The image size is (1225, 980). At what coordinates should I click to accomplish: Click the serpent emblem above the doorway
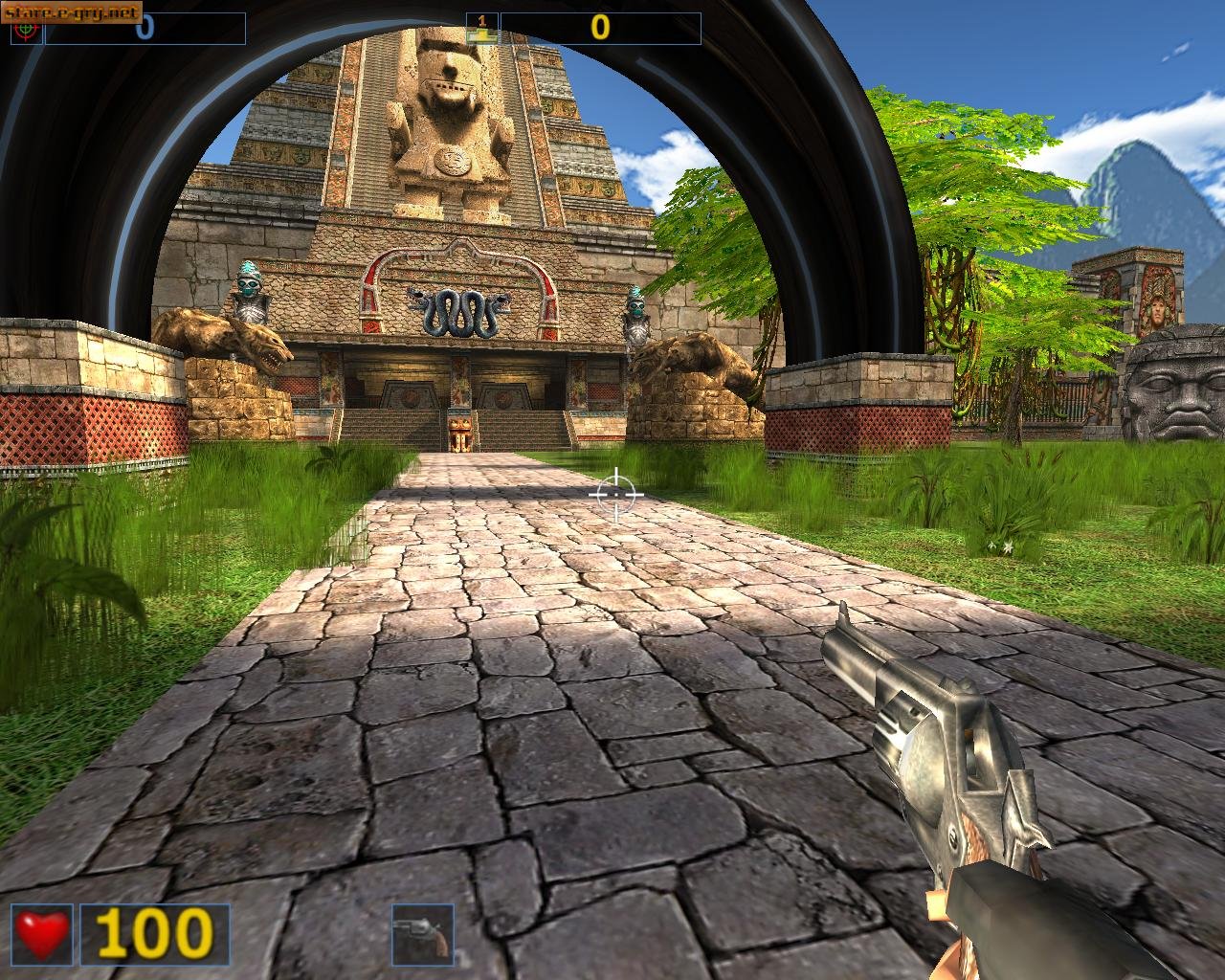(457, 309)
